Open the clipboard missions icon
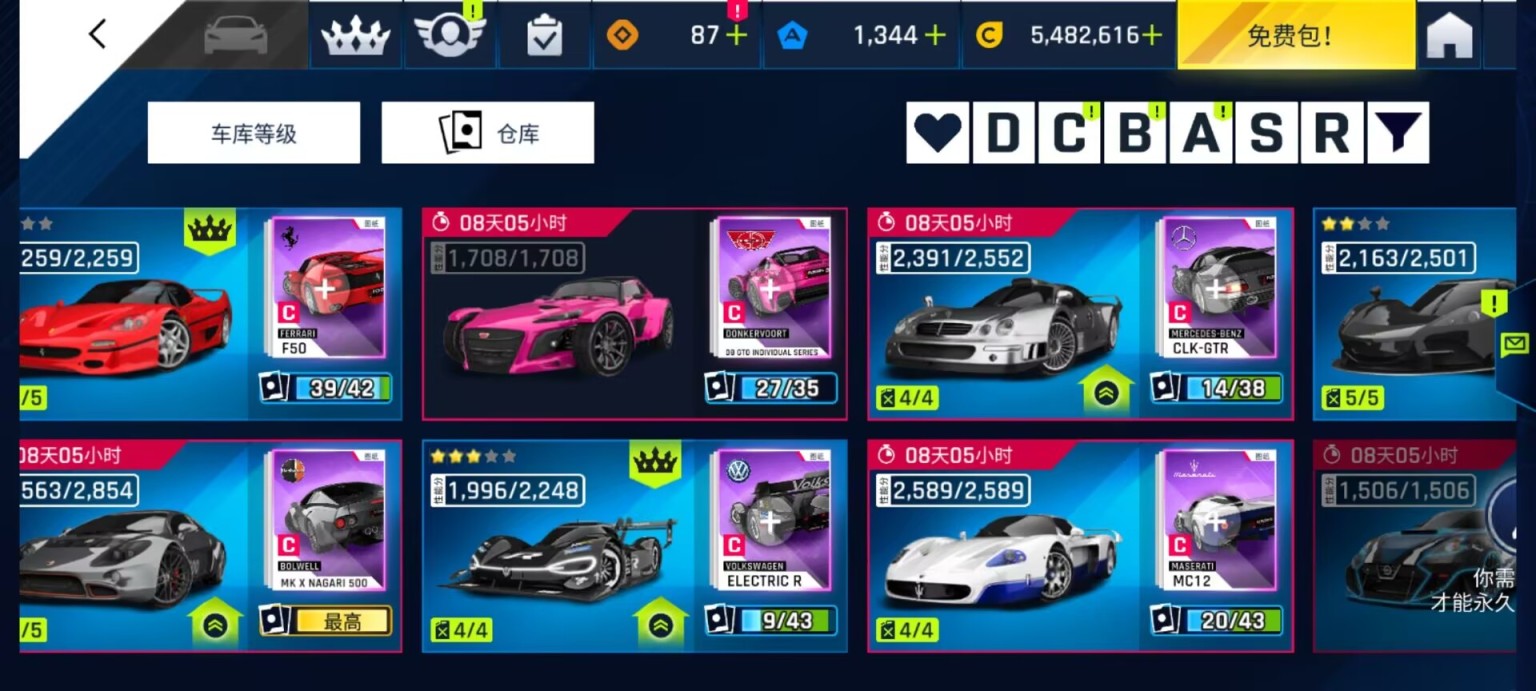Screen dimensions: 1536x691 [x=544, y=37]
